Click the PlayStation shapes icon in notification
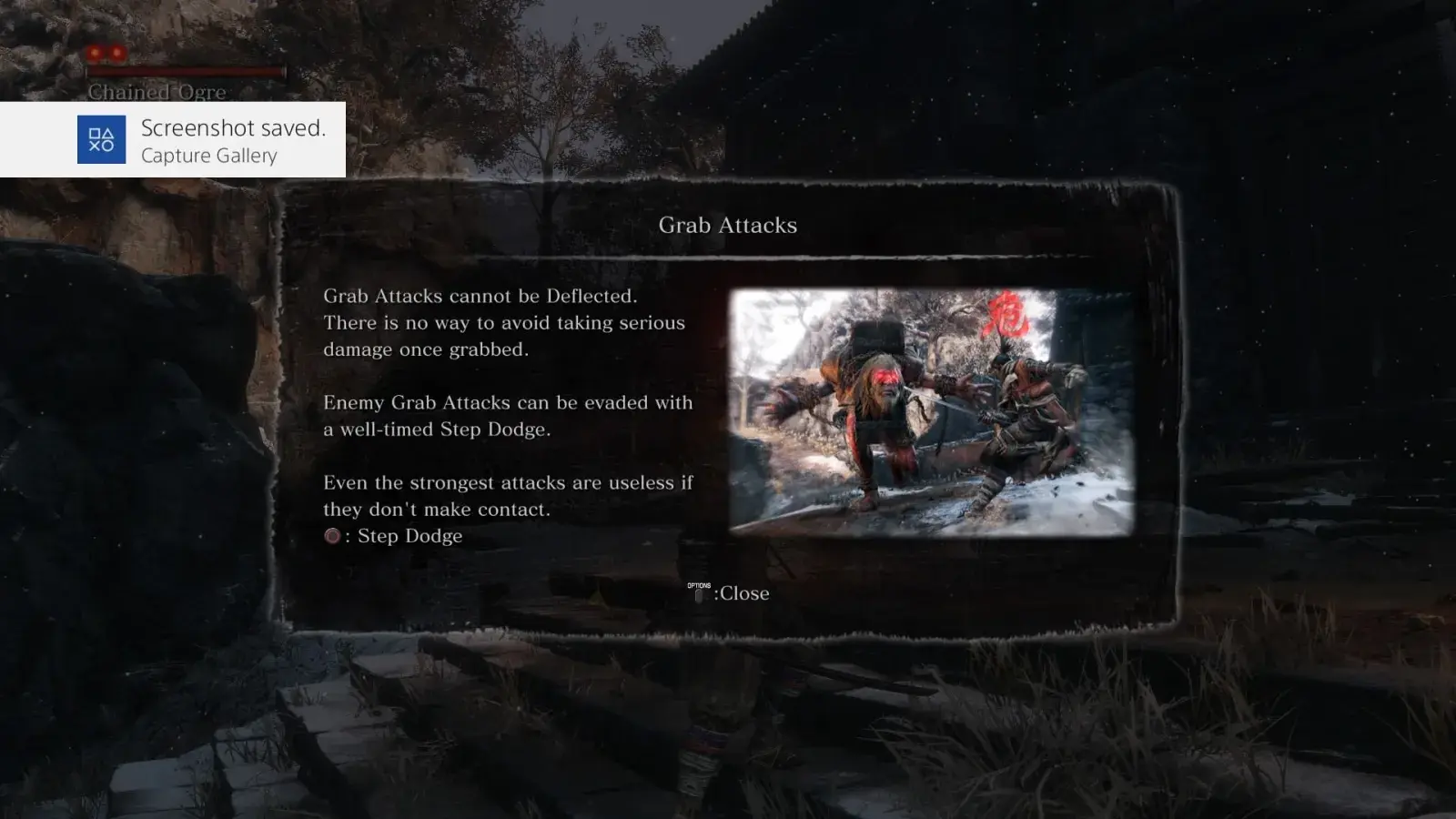The image size is (1456, 819). point(103,138)
